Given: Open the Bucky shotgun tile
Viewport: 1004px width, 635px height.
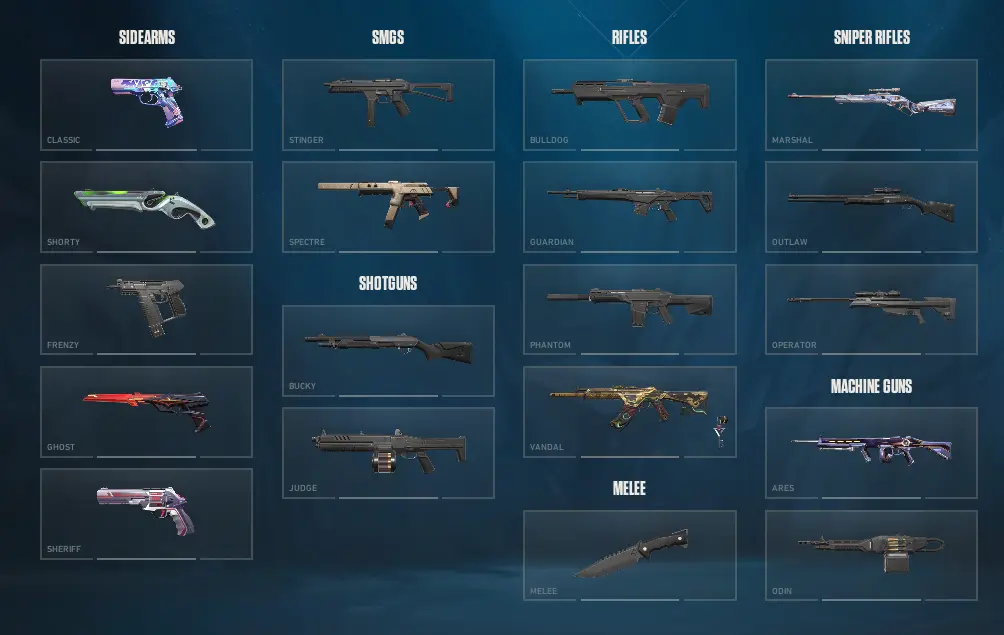Looking at the screenshot, I should tap(388, 350).
